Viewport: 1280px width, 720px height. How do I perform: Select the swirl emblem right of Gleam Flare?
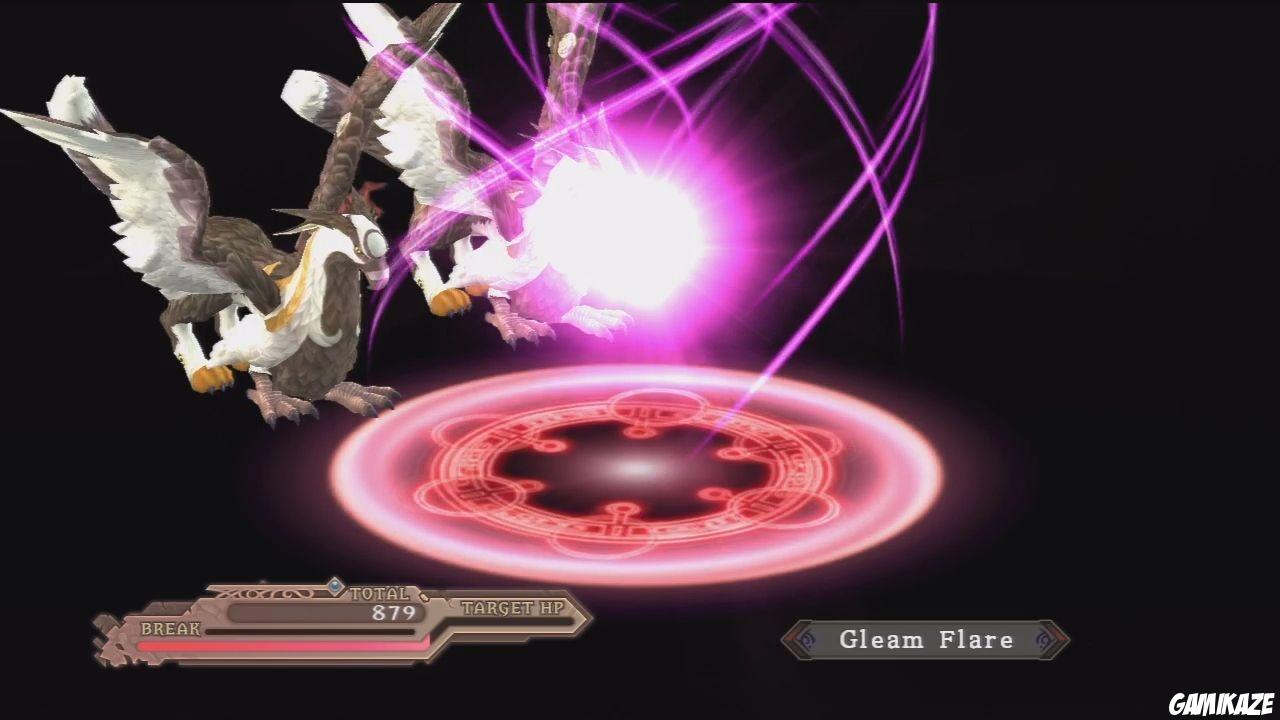tap(1046, 640)
